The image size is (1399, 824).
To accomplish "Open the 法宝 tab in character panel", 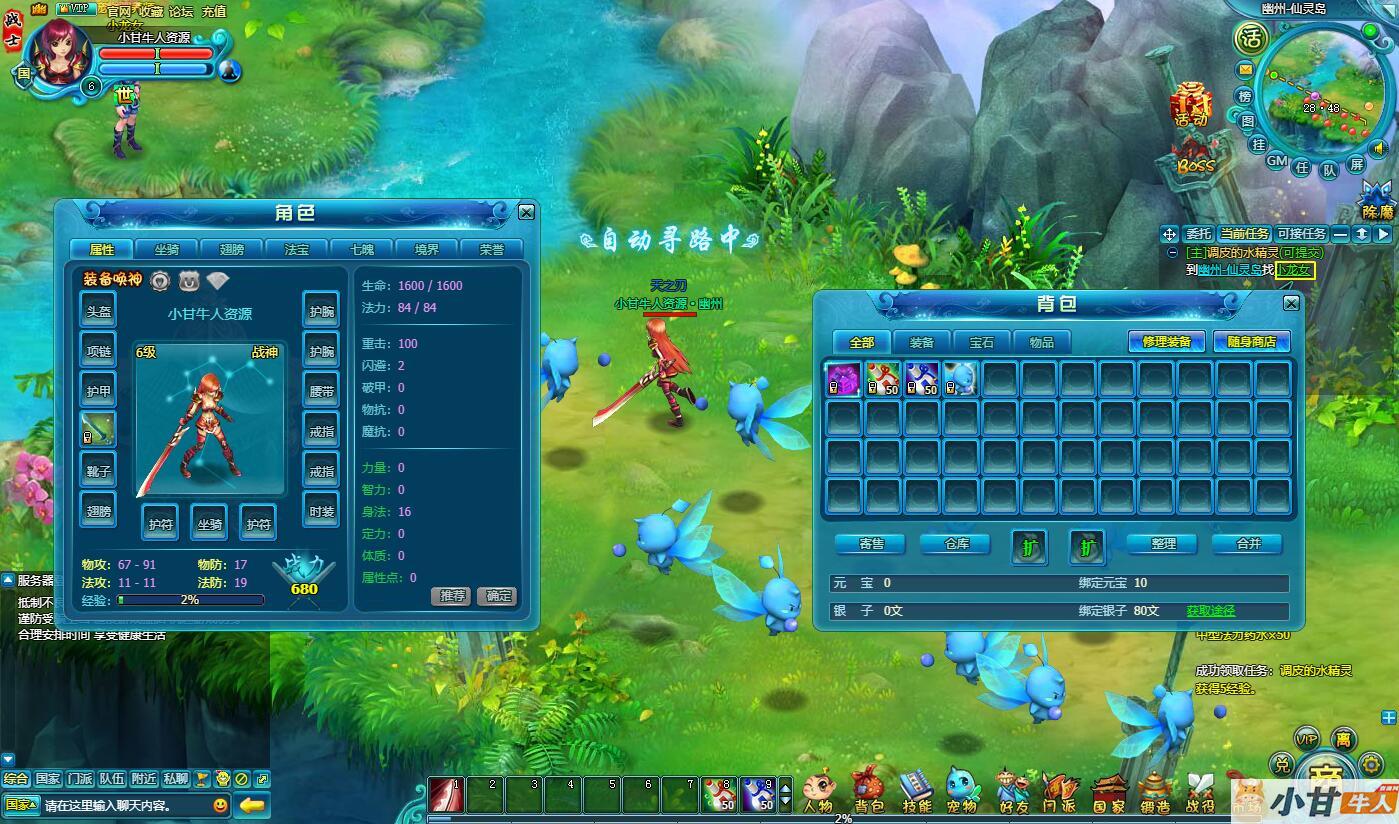I will pyautogui.click(x=296, y=249).
